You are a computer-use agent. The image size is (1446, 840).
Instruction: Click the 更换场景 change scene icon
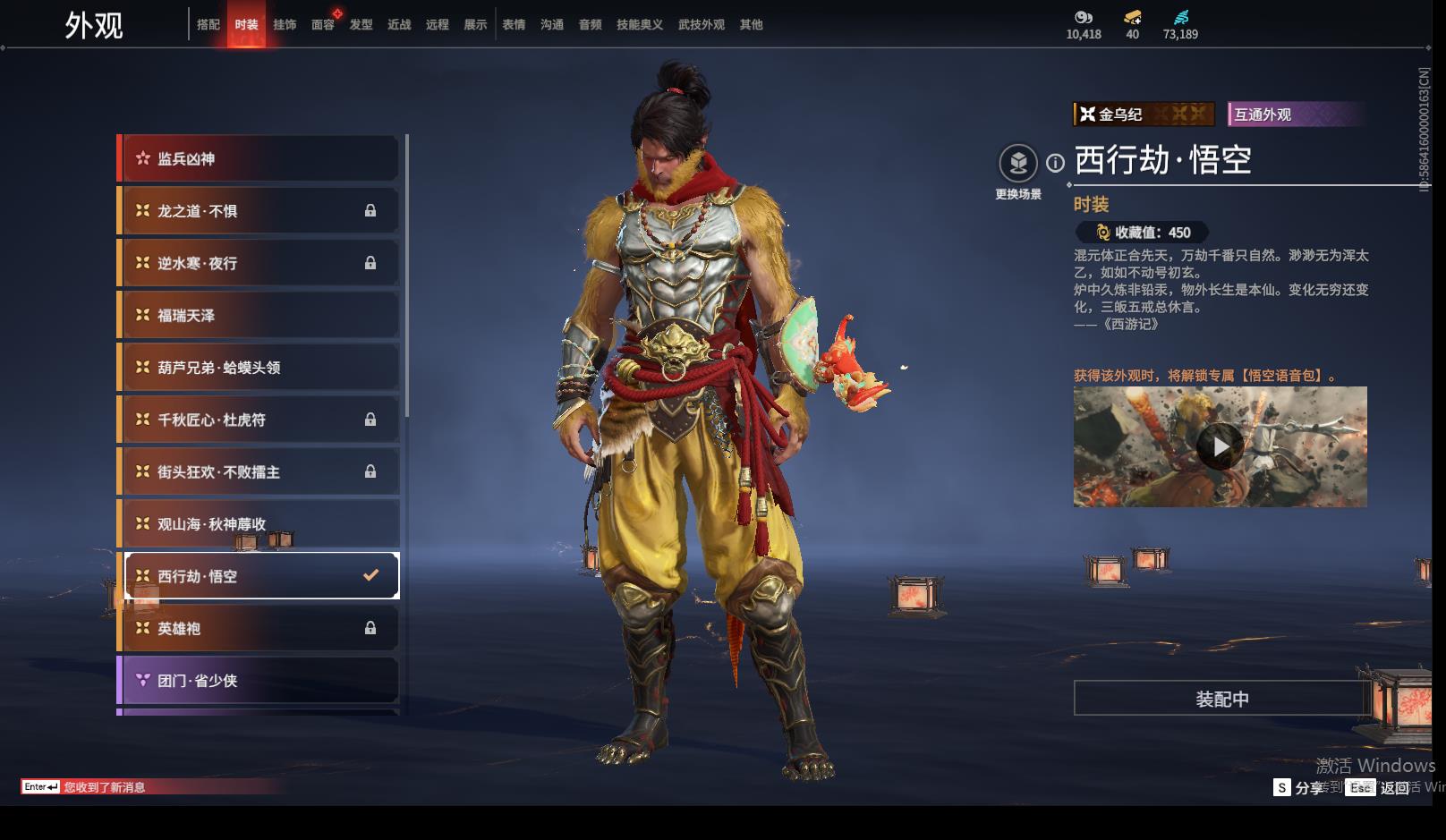1018,164
